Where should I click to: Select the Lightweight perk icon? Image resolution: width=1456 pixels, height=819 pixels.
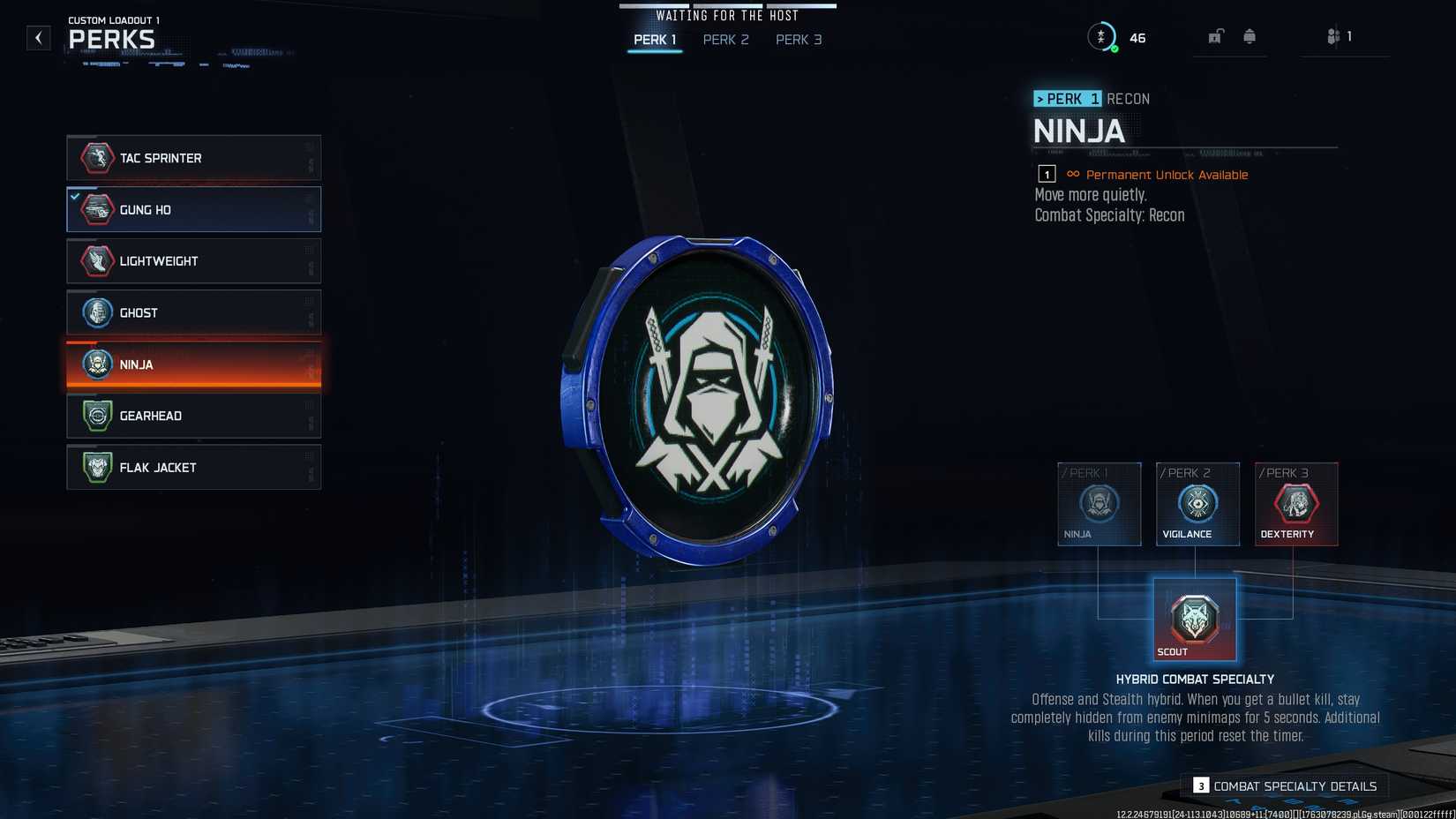(96, 260)
